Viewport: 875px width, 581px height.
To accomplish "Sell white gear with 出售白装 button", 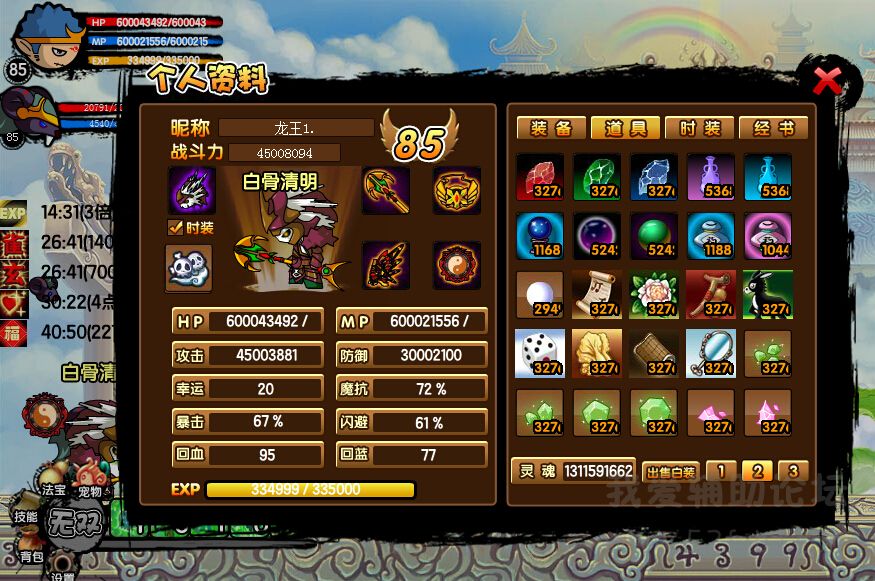I will 670,472.
